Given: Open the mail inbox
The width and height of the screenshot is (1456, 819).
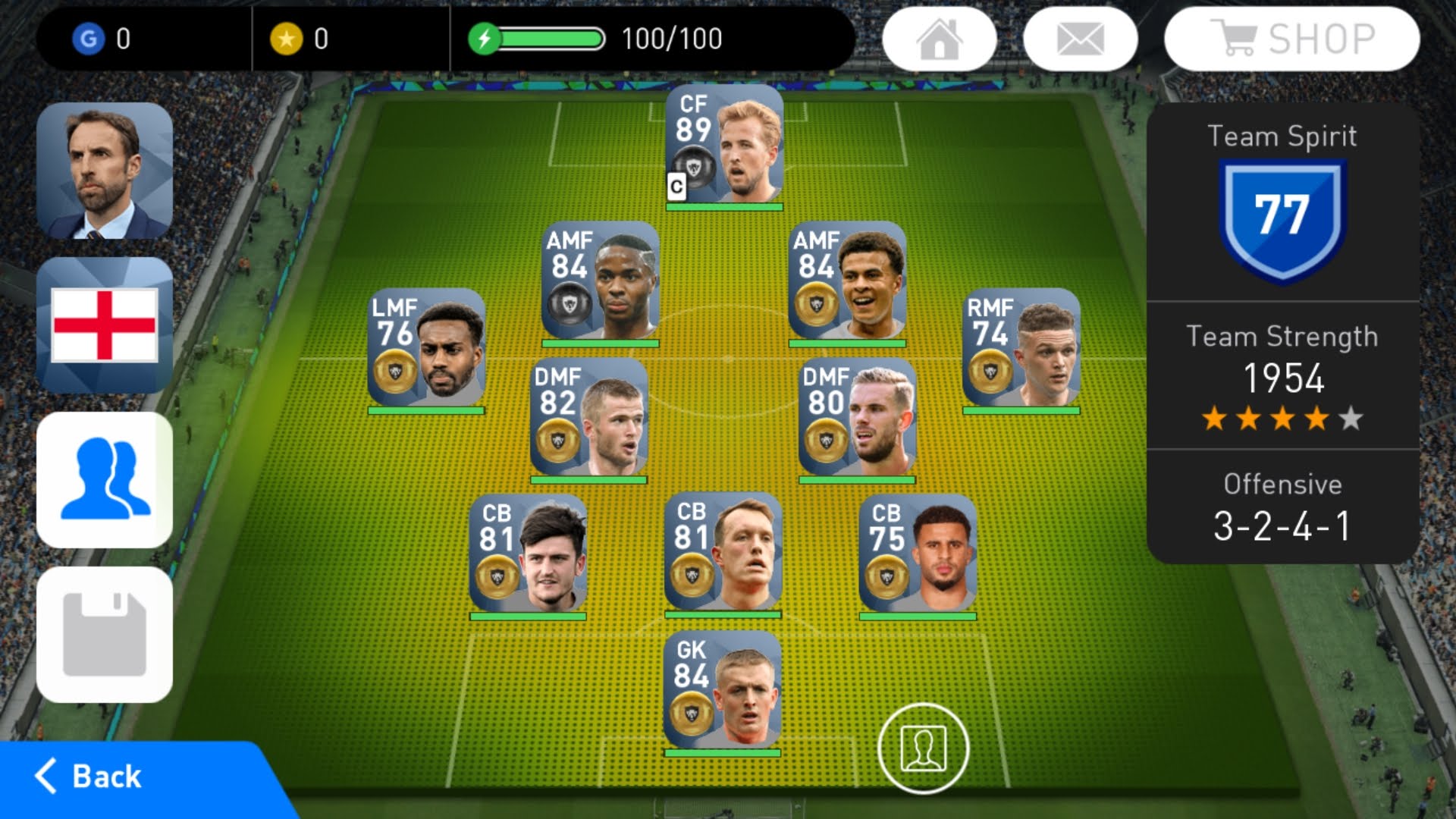Looking at the screenshot, I should (x=1080, y=39).
